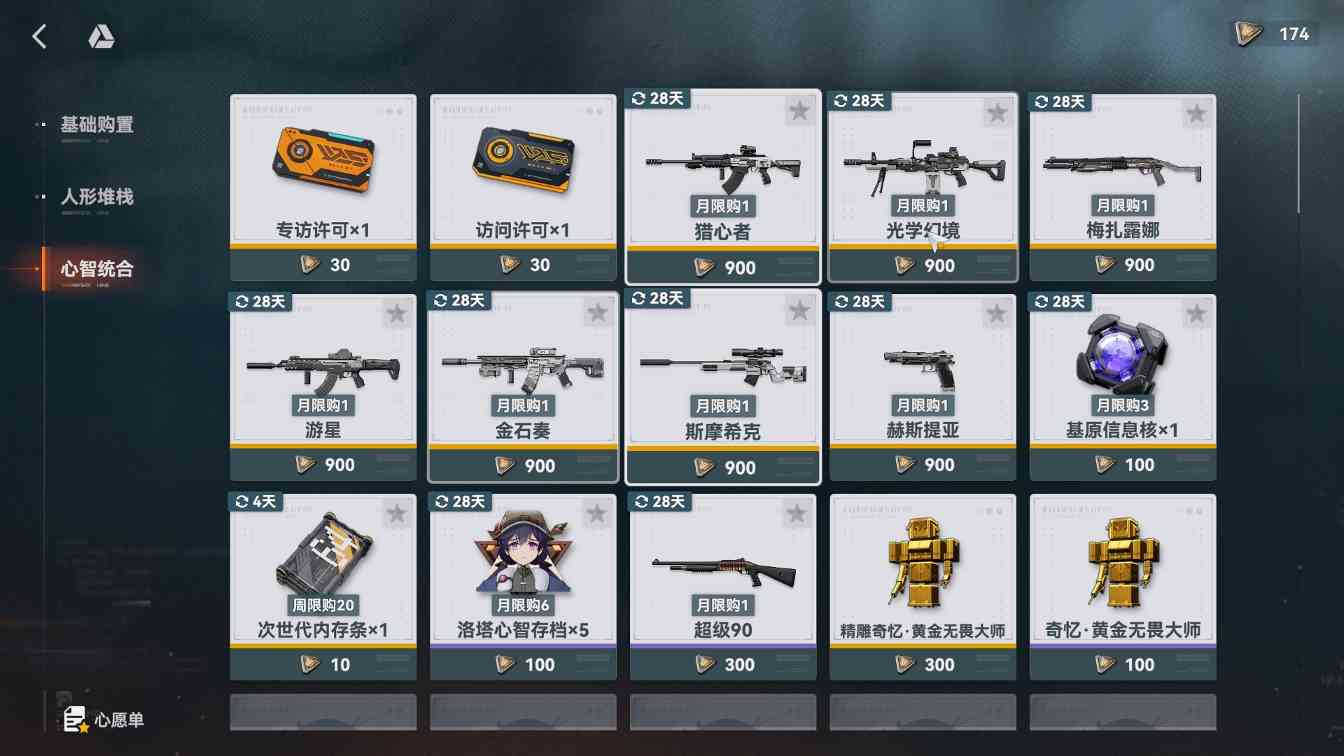The image size is (1344, 756).
Task: Toggle the favorite star on the 猎心者 card
Action: 798,112
